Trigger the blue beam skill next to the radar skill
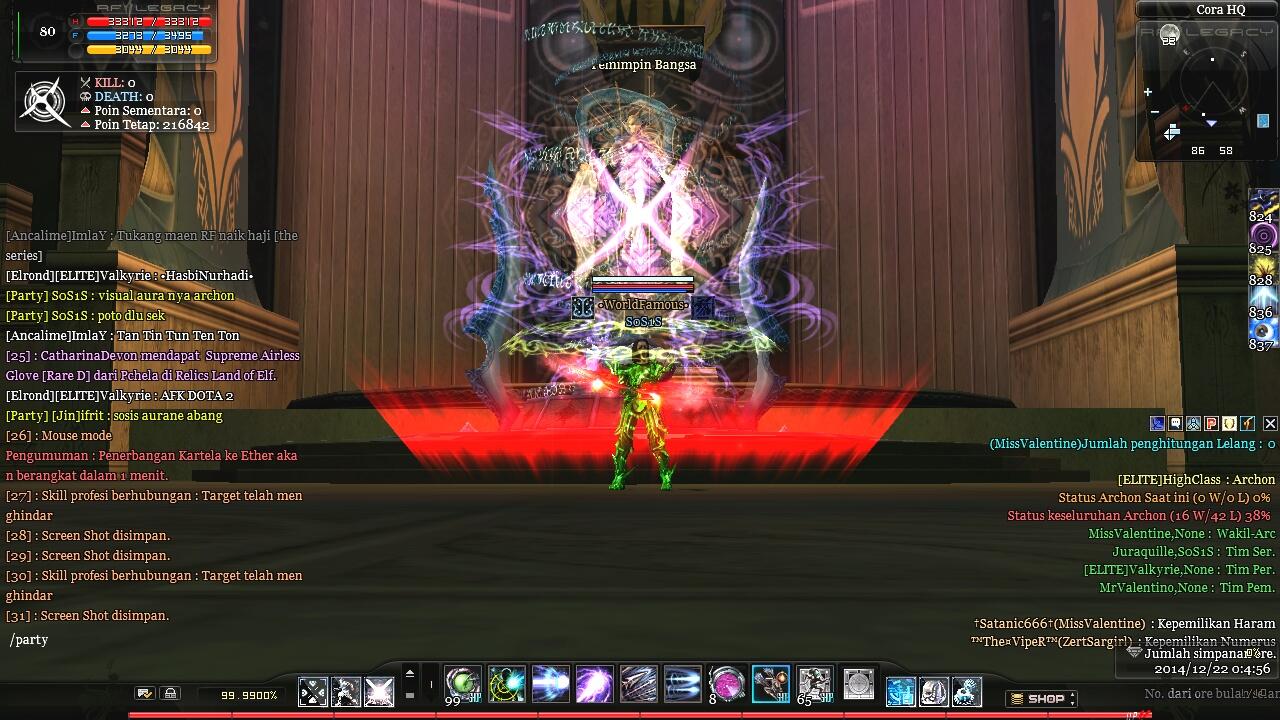 553,684
